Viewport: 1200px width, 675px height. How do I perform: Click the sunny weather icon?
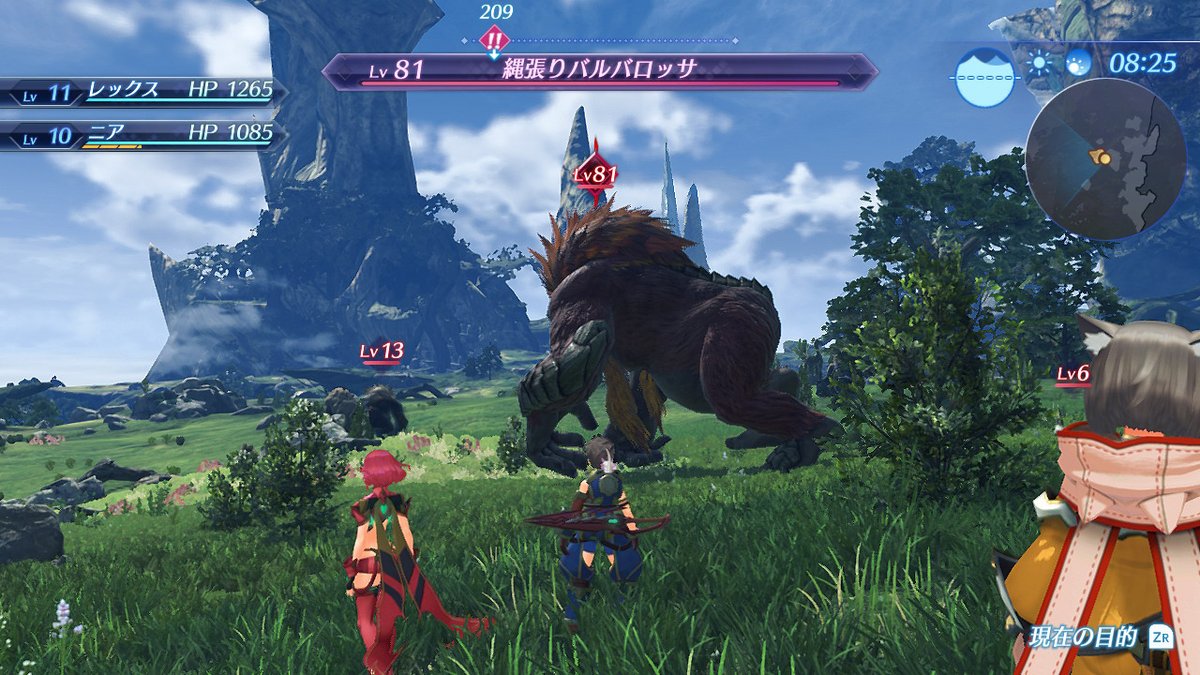[1040, 64]
